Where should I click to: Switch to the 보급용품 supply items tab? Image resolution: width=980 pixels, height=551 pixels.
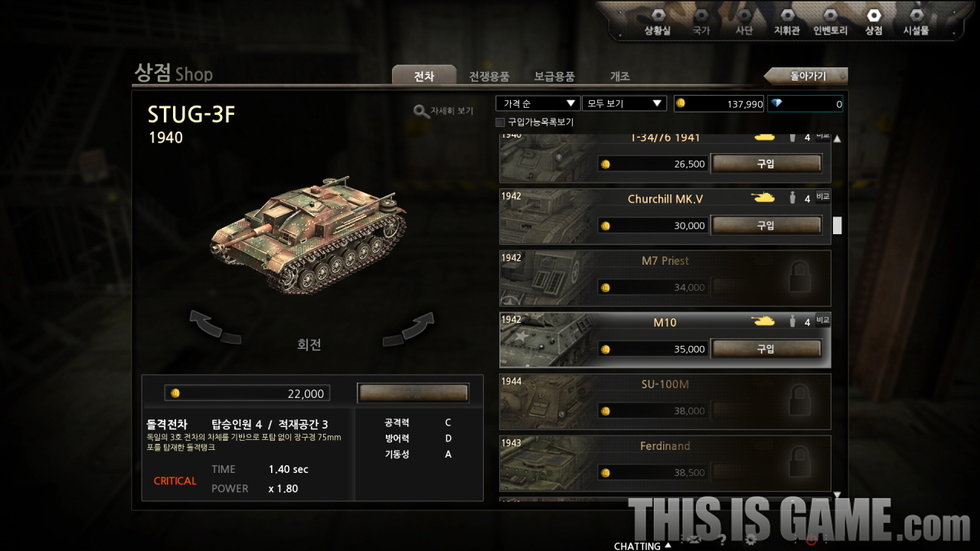(554, 76)
